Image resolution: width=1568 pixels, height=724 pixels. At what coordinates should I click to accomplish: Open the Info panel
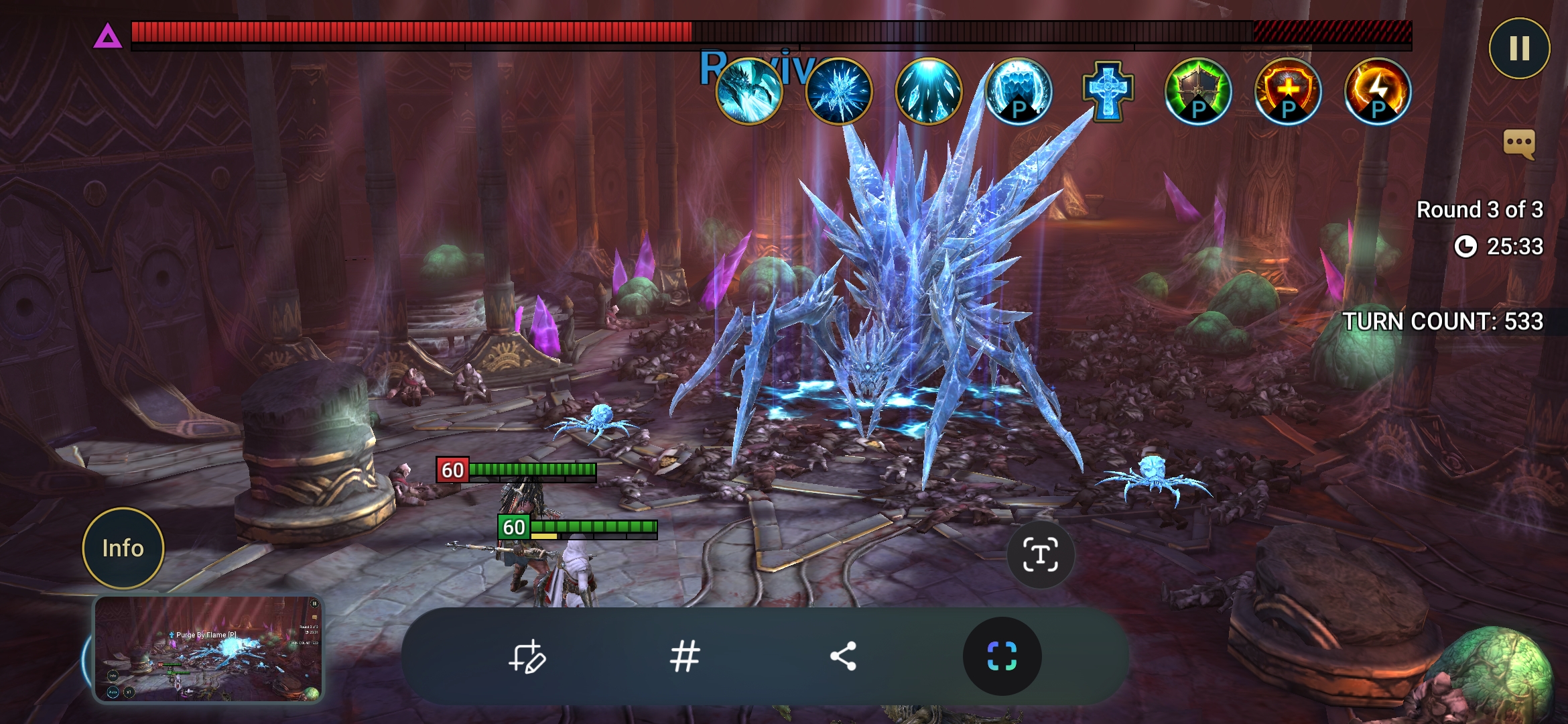point(123,548)
